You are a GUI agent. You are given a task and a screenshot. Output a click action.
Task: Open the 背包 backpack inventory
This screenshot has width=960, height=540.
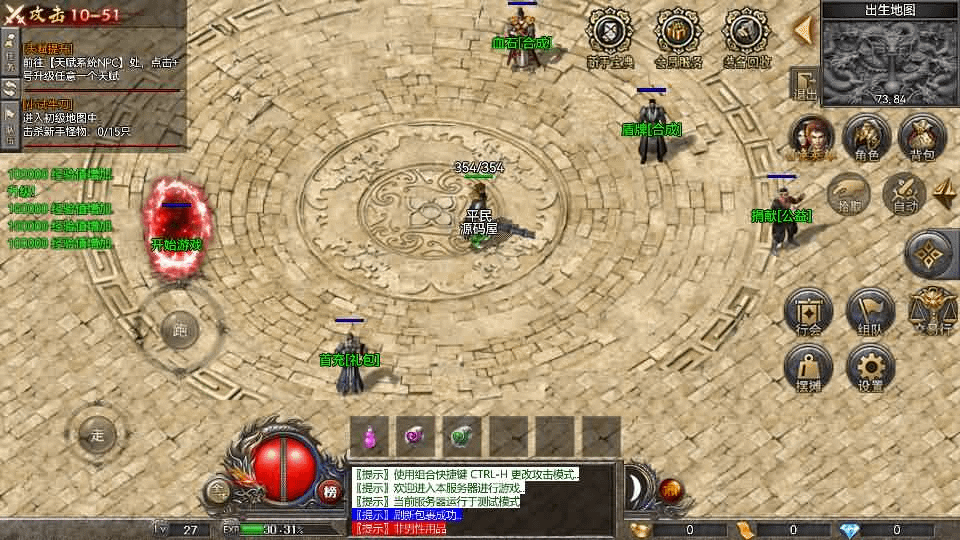pos(922,137)
